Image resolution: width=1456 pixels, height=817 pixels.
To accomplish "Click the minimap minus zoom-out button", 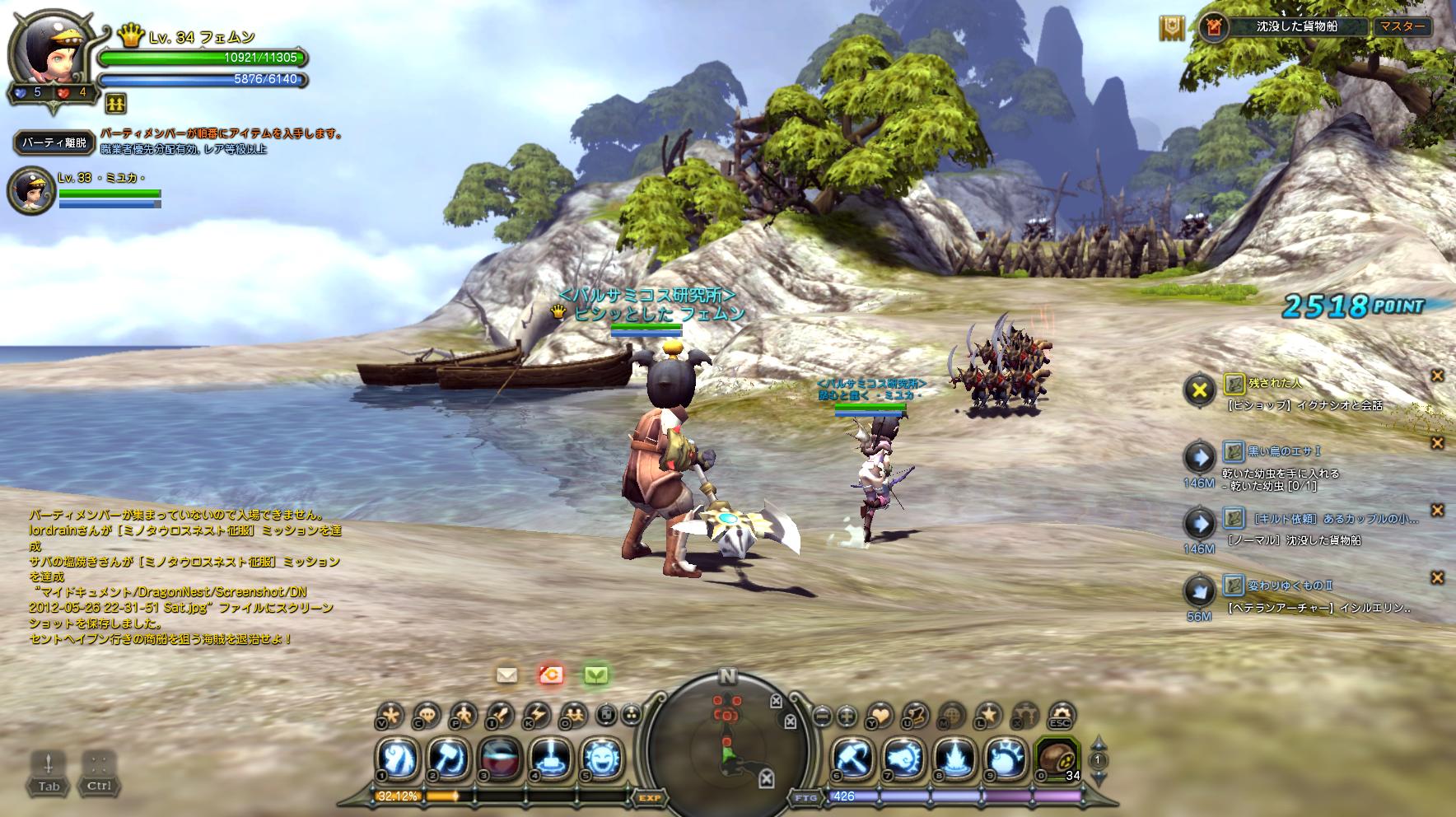I will [x=822, y=716].
